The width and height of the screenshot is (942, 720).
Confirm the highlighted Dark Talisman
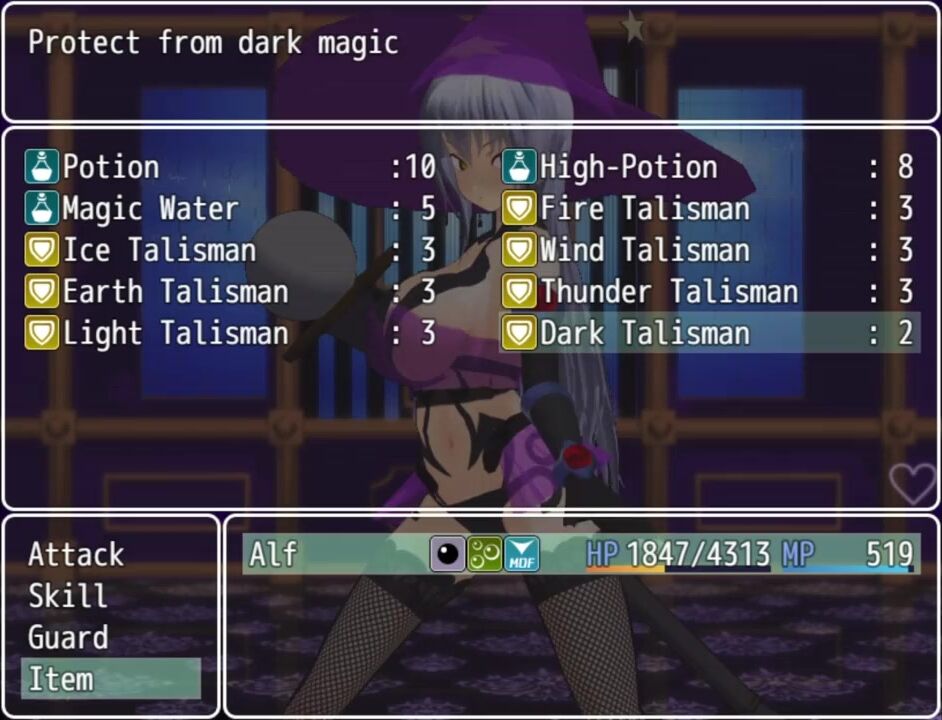point(708,333)
